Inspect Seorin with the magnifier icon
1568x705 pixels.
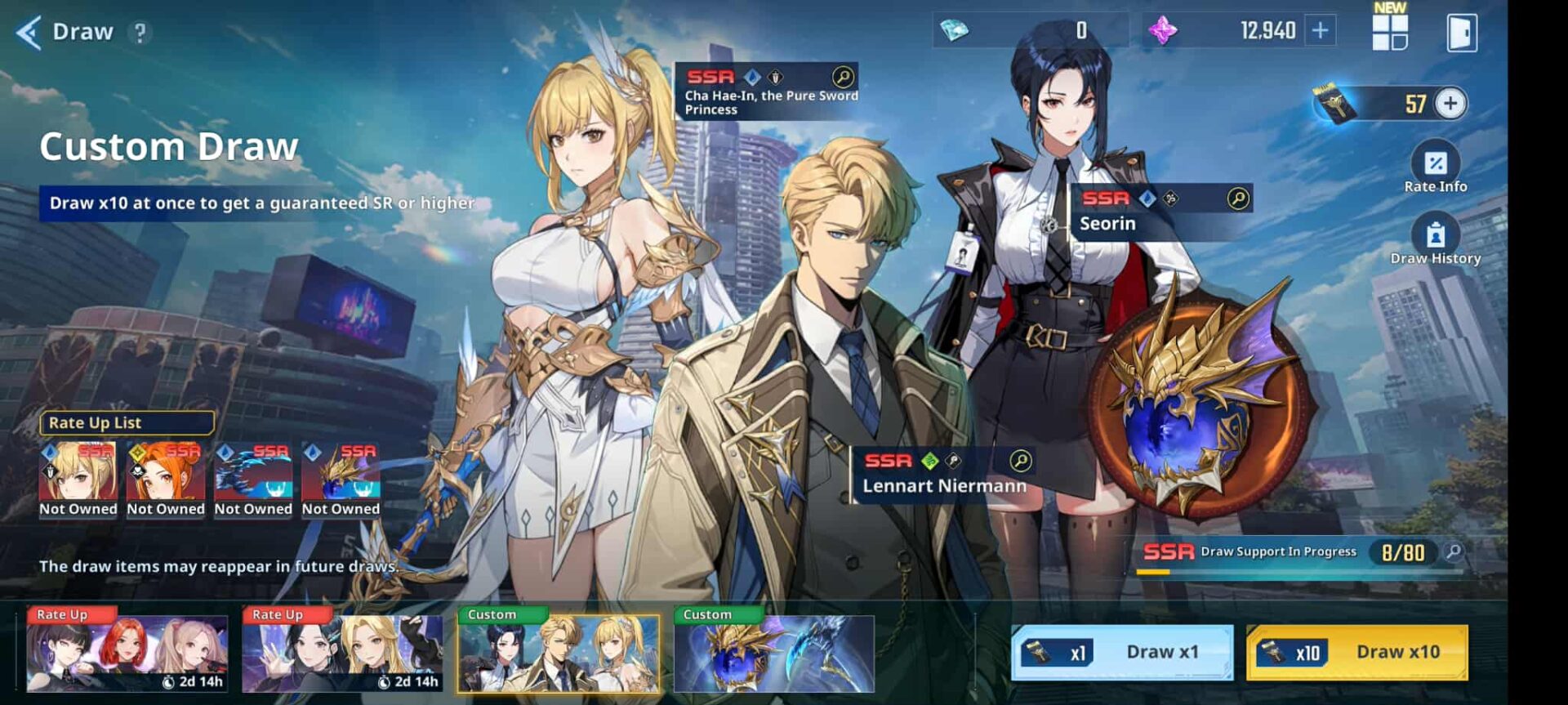(x=1238, y=199)
